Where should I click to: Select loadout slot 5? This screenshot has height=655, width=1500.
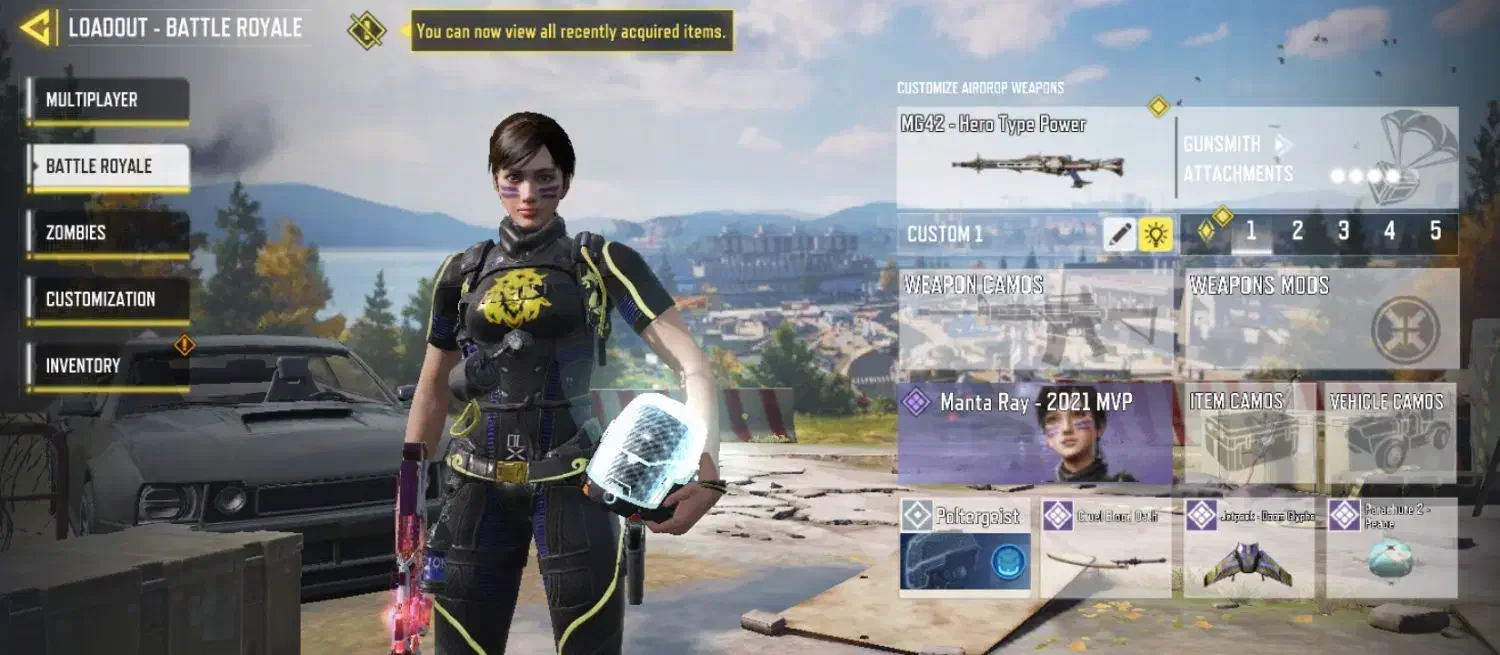pyautogui.click(x=1435, y=232)
